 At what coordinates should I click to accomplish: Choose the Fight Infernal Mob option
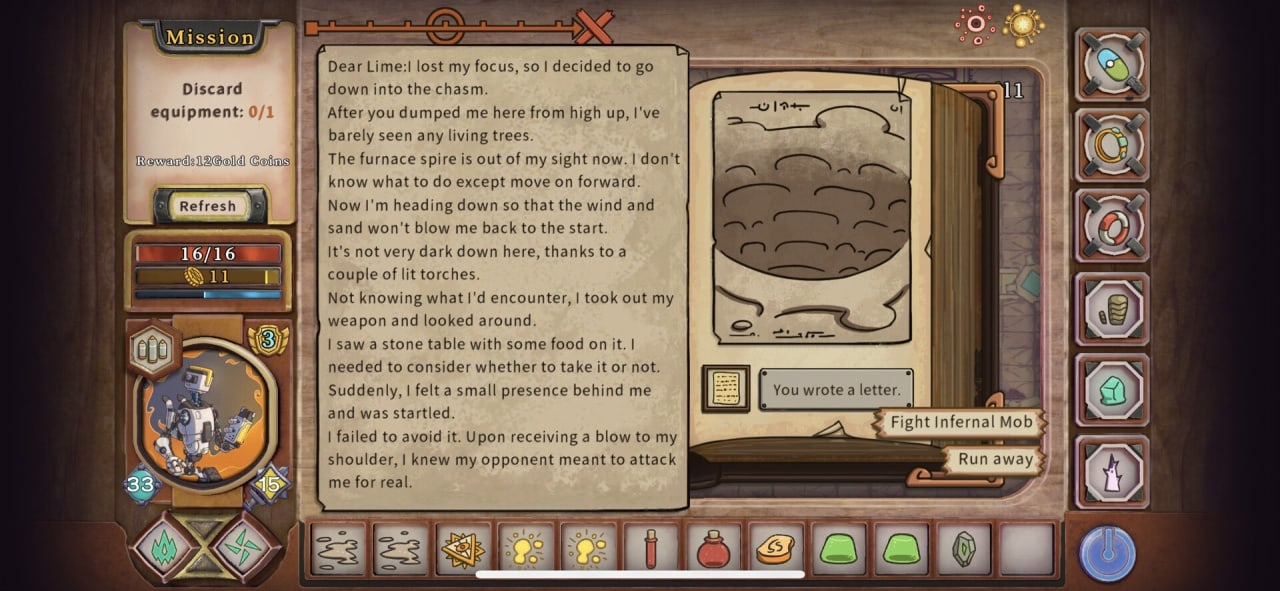[x=960, y=422]
